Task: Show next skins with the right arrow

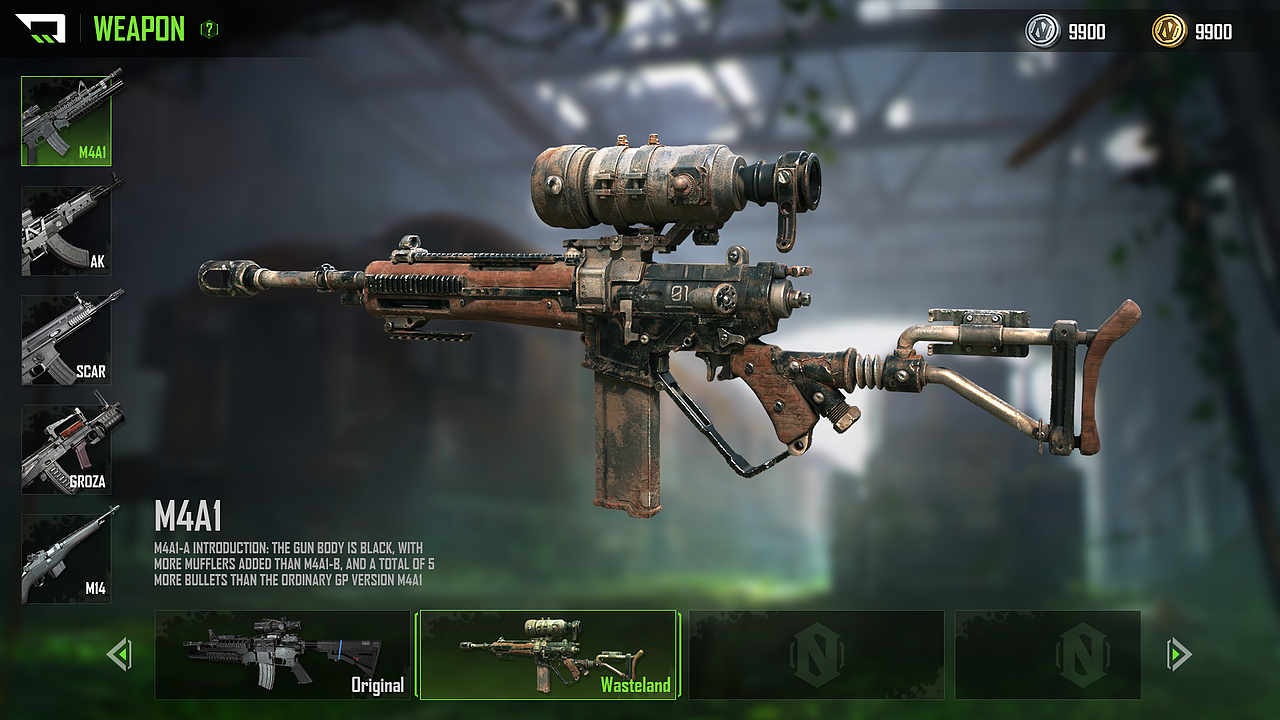Action: [x=1178, y=655]
